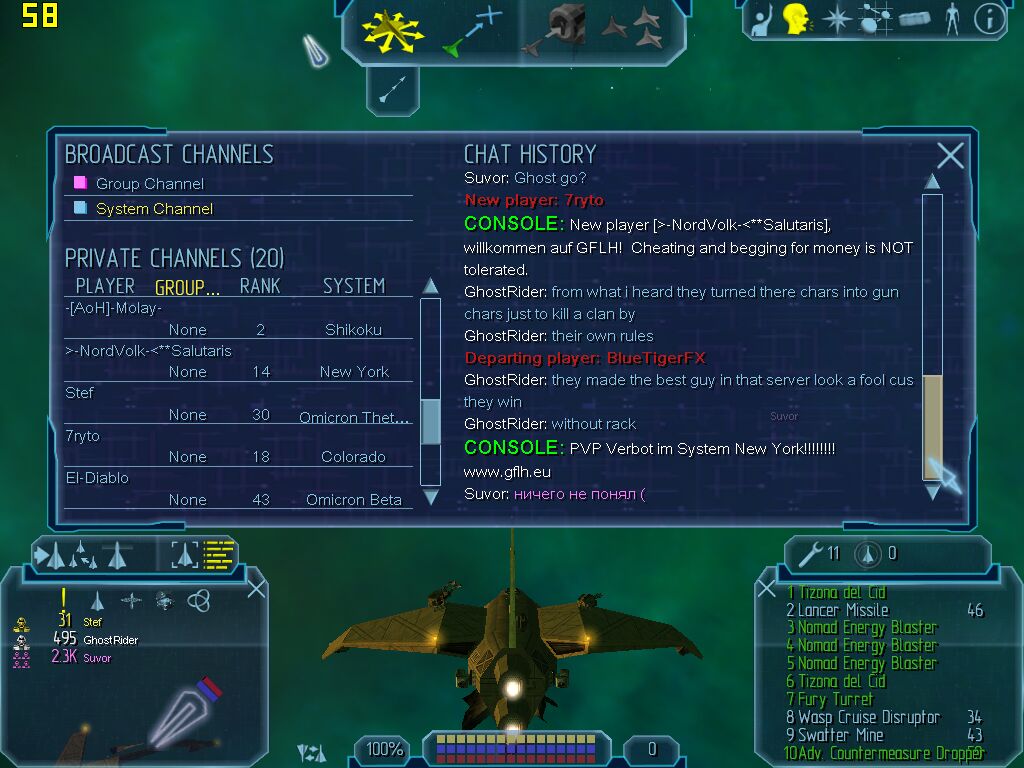This screenshot has height=768, width=1024.
Task: Activate the dock maneuver icon
Action: point(561,29)
